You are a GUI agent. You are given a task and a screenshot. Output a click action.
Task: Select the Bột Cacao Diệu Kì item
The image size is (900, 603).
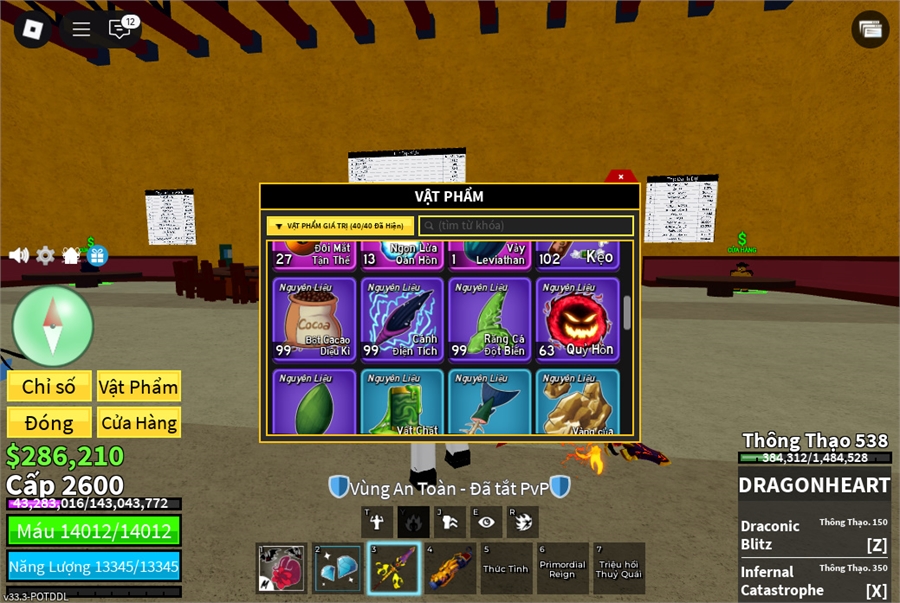coord(314,319)
